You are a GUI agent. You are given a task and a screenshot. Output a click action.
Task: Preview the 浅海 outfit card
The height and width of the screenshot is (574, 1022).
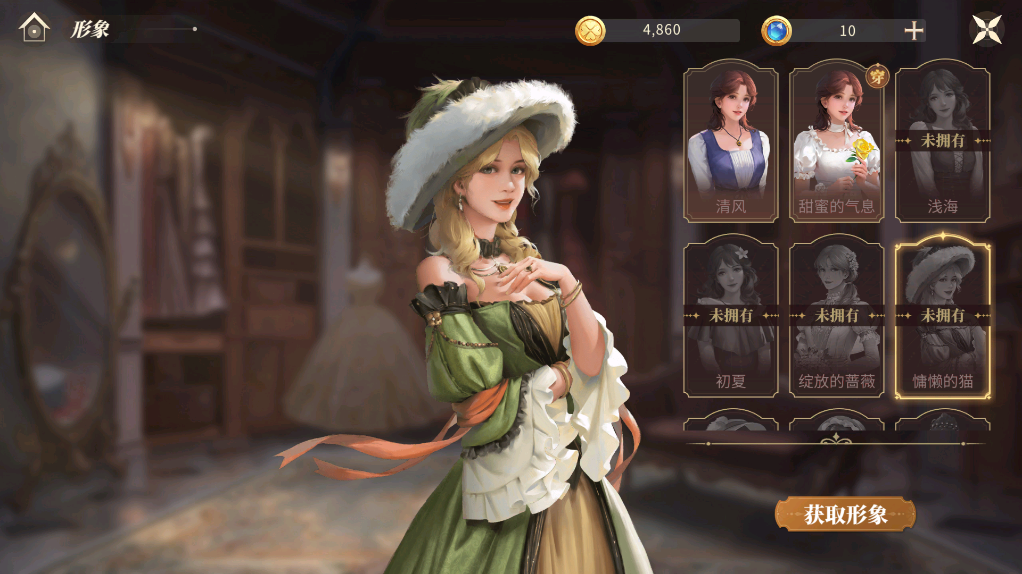pos(943,142)
